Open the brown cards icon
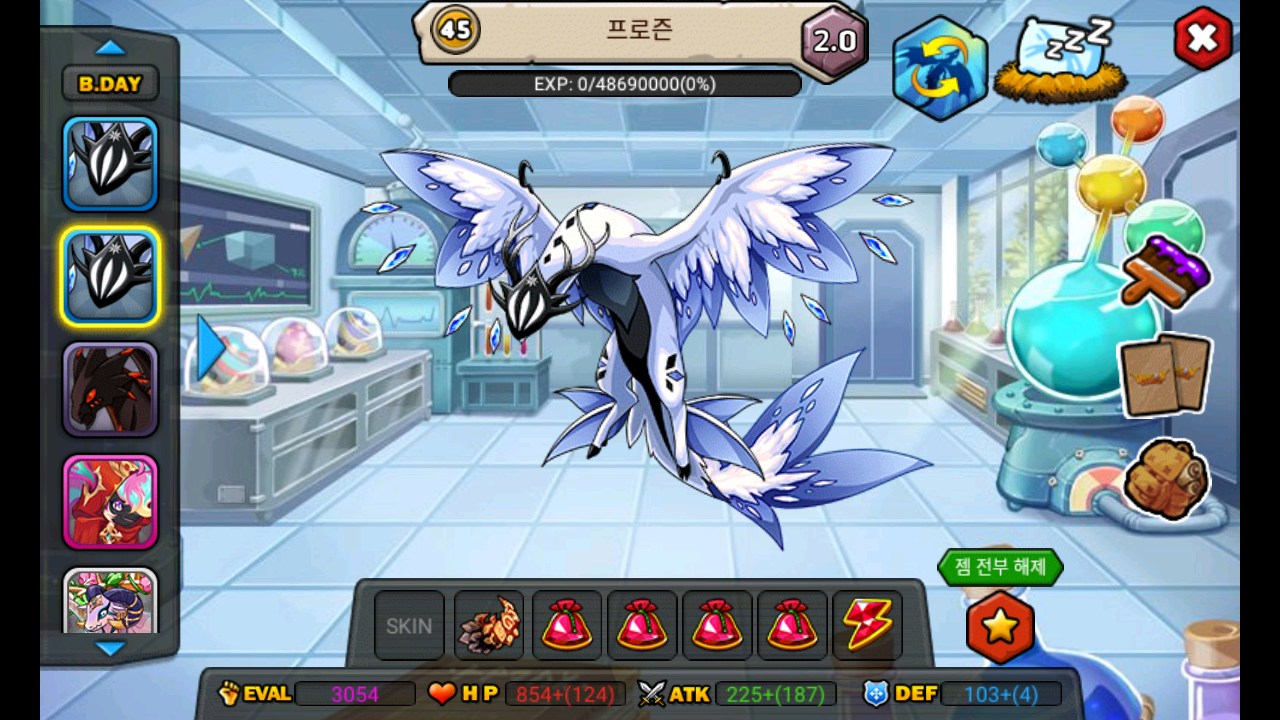 tap(1166, 375)
